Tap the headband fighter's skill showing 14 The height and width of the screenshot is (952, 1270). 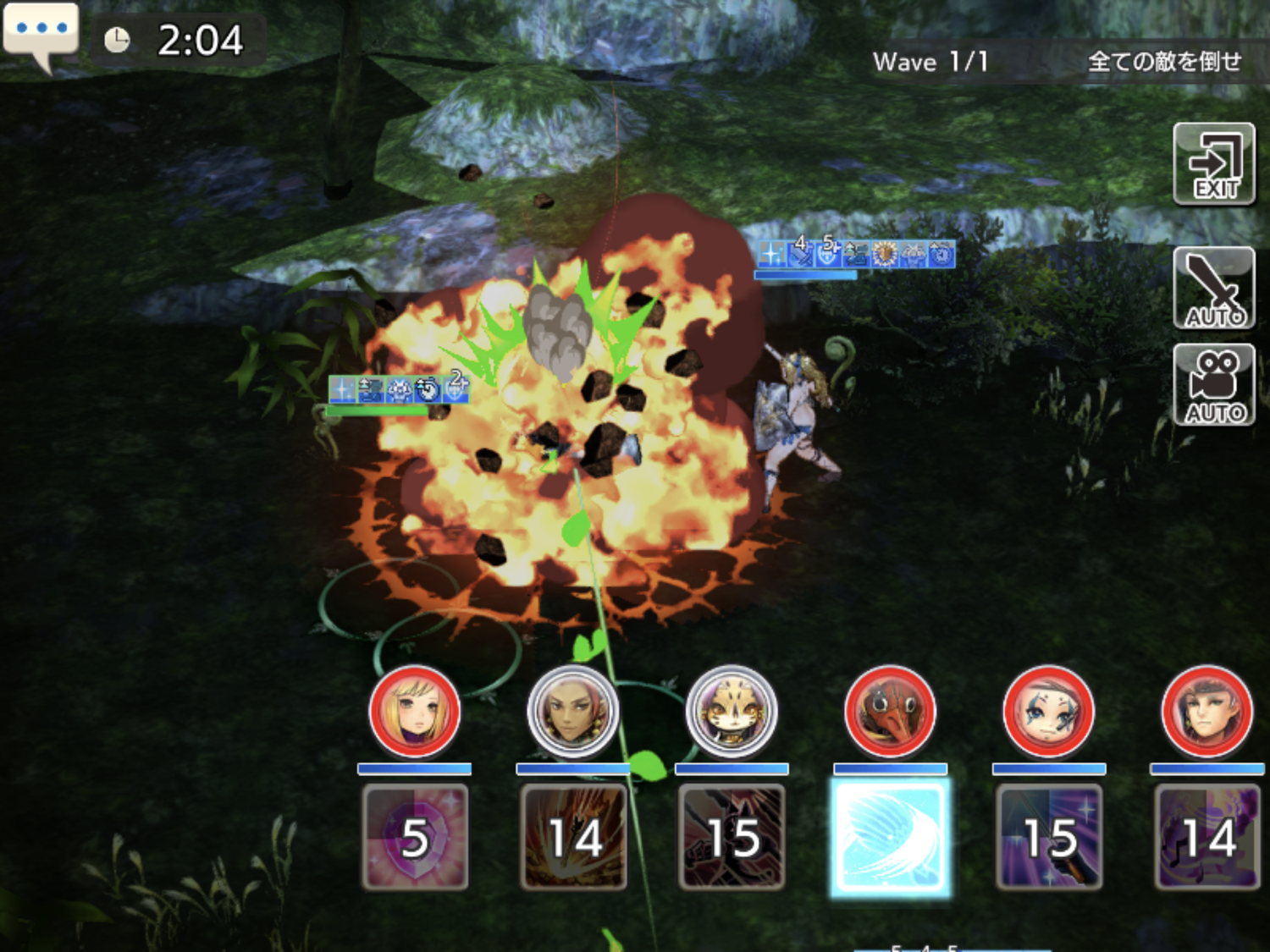pos(1206,837)
